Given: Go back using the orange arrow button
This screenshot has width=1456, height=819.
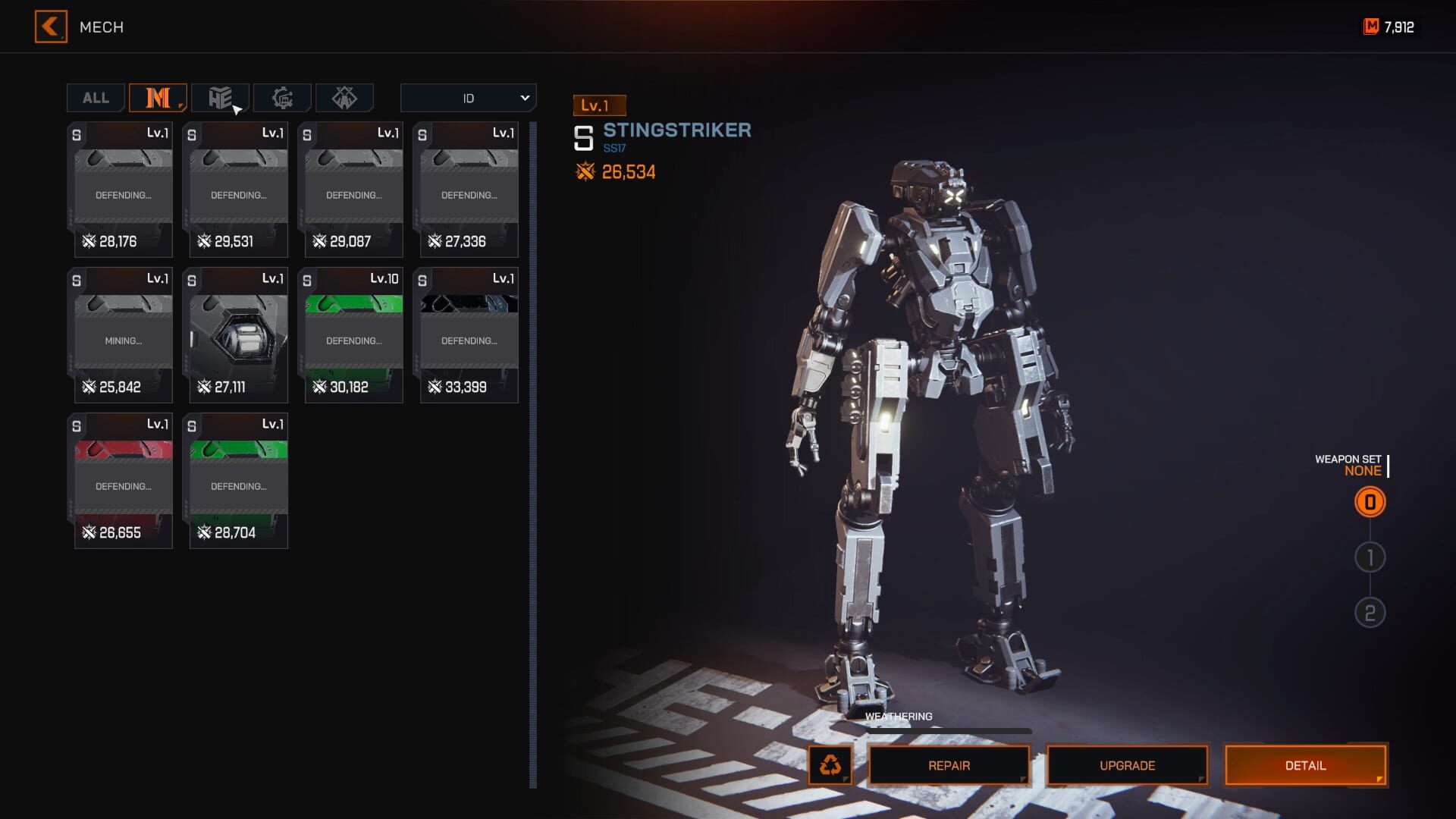Looking at the screenshot, I should coord(51,27).
